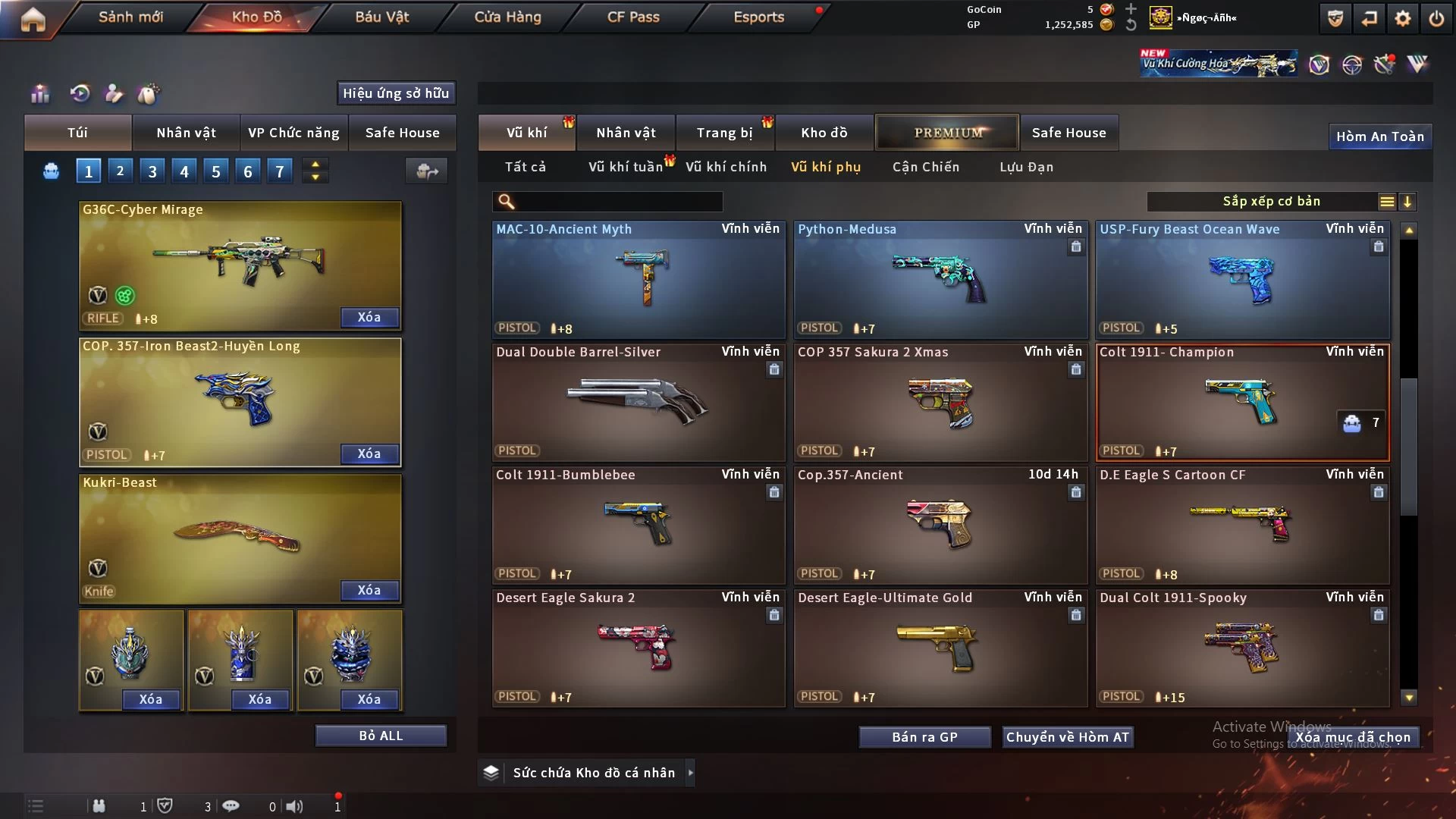The width and height of the screenshot is (1456, 819).
Task: Remove the G36C-Cyber Mirage with Xóa
Action: pos(369,317)
